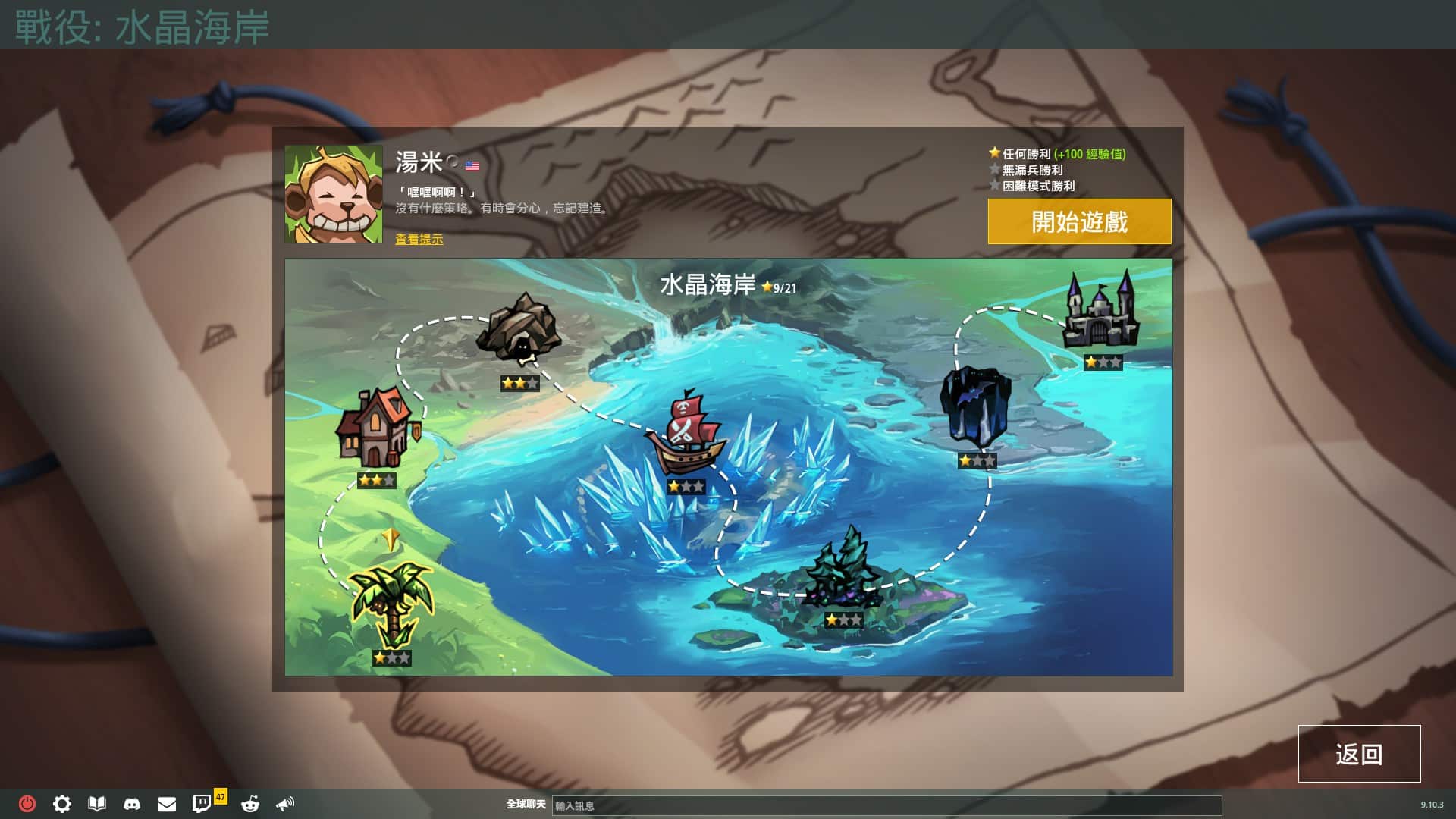Viewport: 1456px width, 819px height.
Task: Click the red power quit icon
Action: 27,804
